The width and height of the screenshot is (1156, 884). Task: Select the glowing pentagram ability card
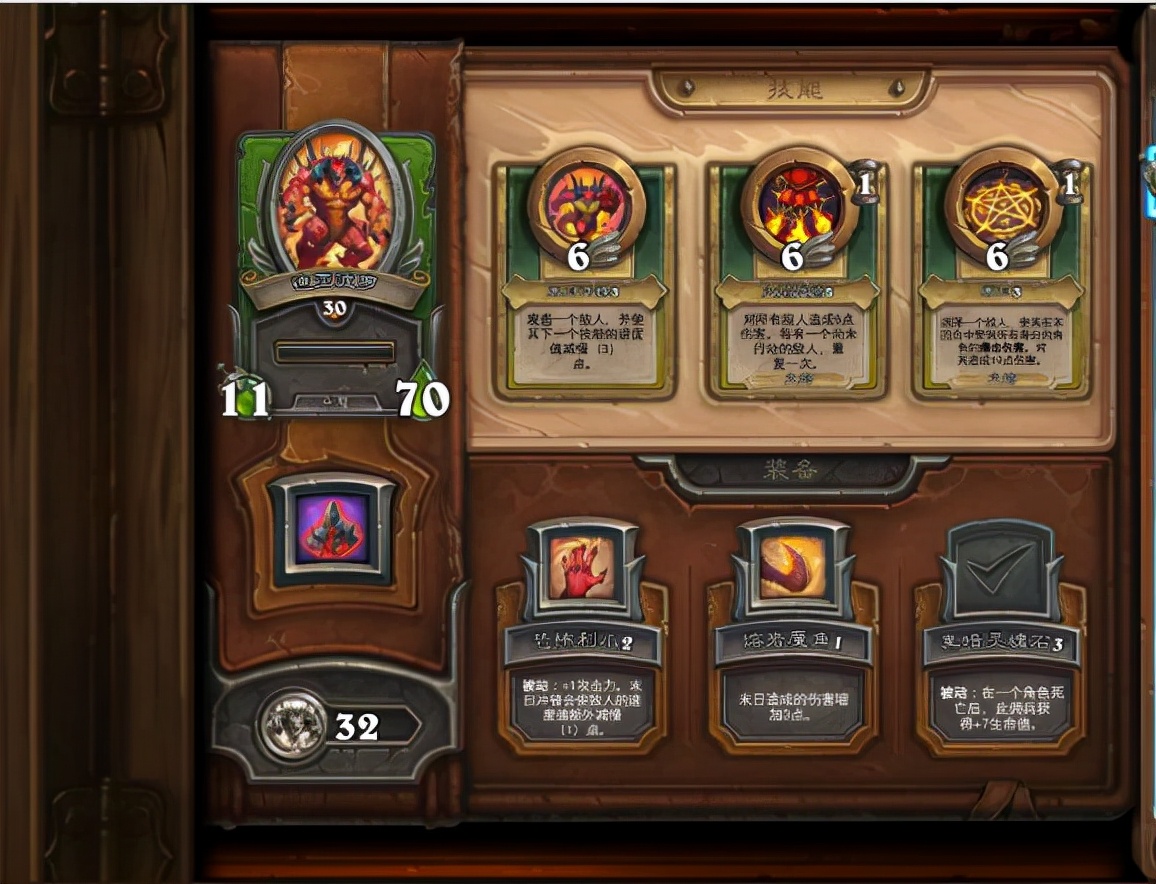tap(1000, 280)
